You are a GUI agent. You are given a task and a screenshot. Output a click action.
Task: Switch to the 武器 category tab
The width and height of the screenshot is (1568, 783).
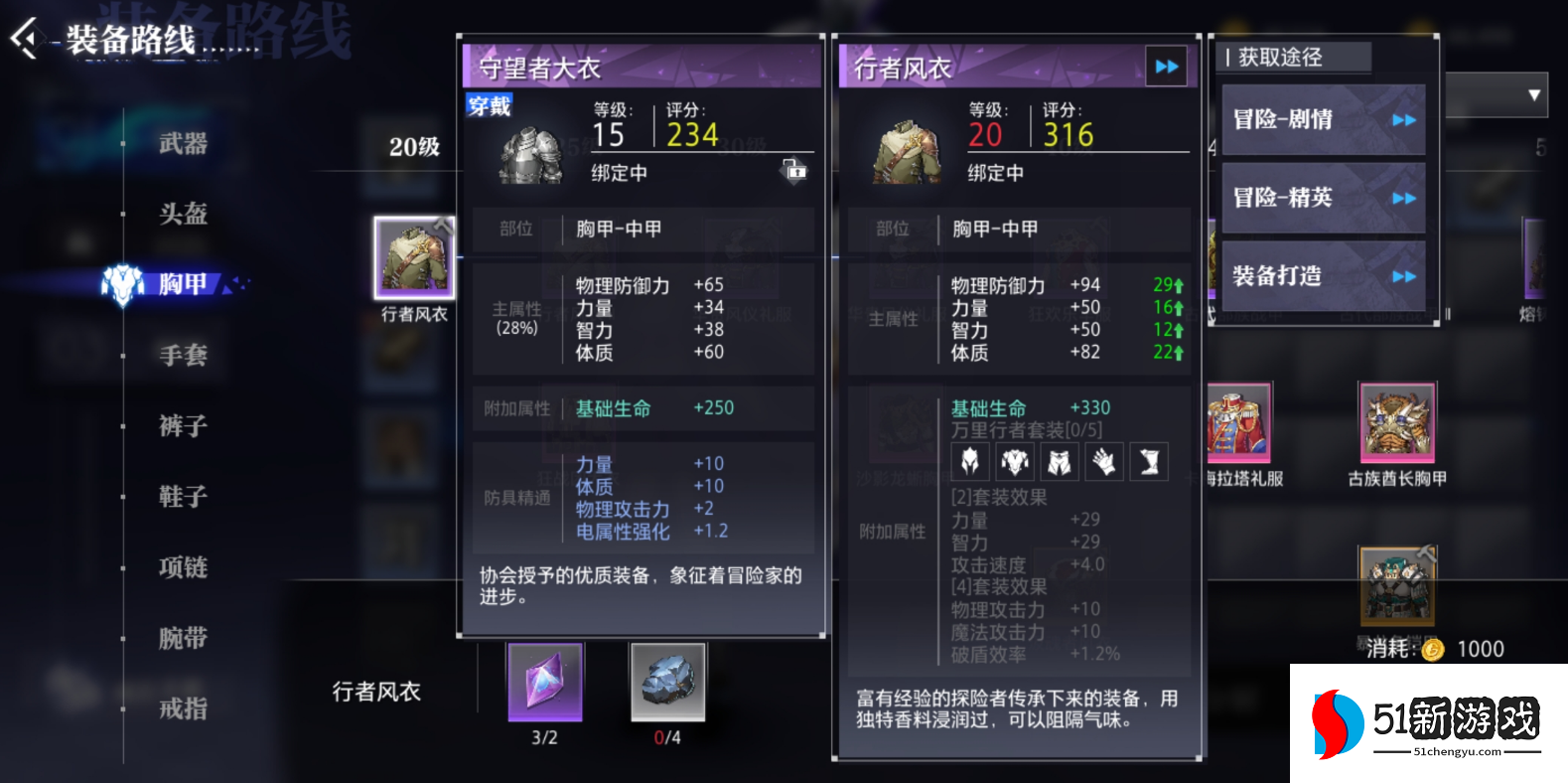184,144
